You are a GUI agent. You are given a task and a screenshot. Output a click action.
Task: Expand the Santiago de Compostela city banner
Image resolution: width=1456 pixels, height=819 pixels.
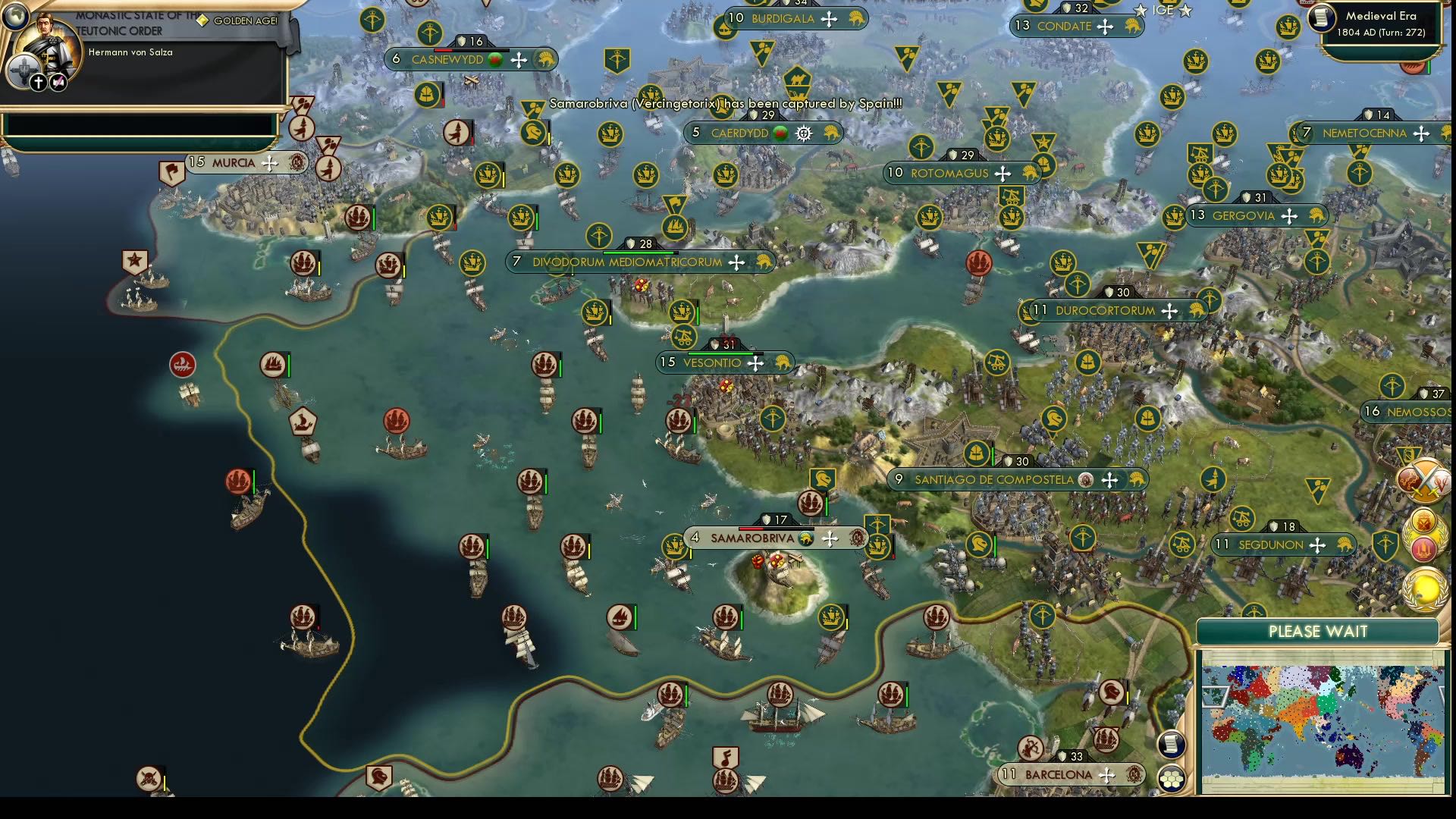995,479
